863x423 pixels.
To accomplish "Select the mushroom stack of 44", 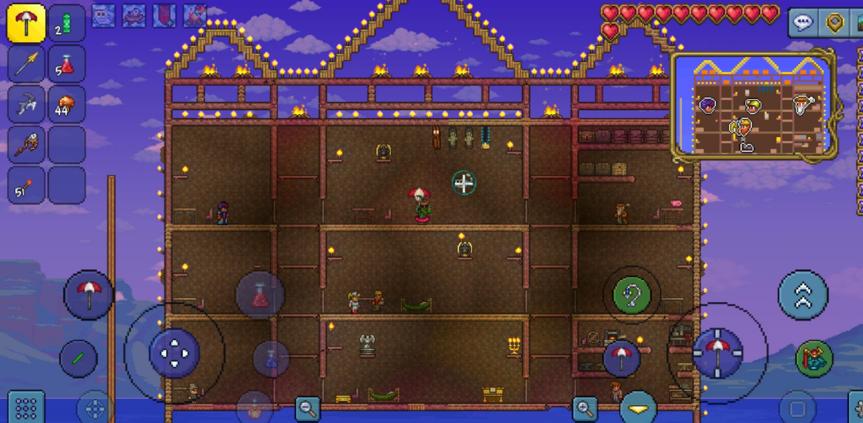I will 66,103.
